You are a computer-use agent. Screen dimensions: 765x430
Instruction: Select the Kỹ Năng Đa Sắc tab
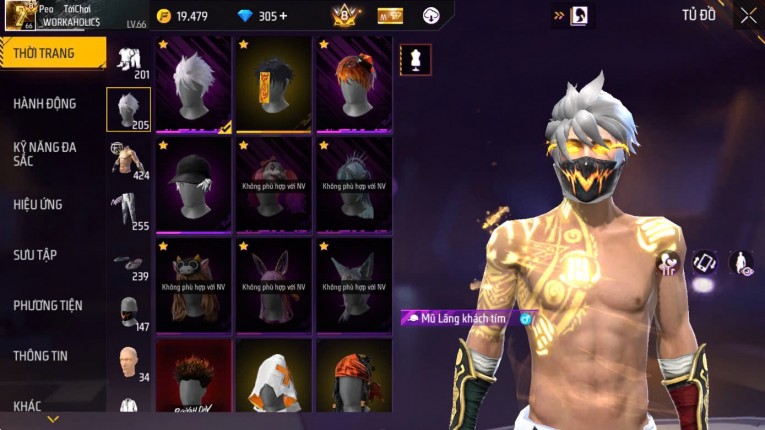point(45,153)
